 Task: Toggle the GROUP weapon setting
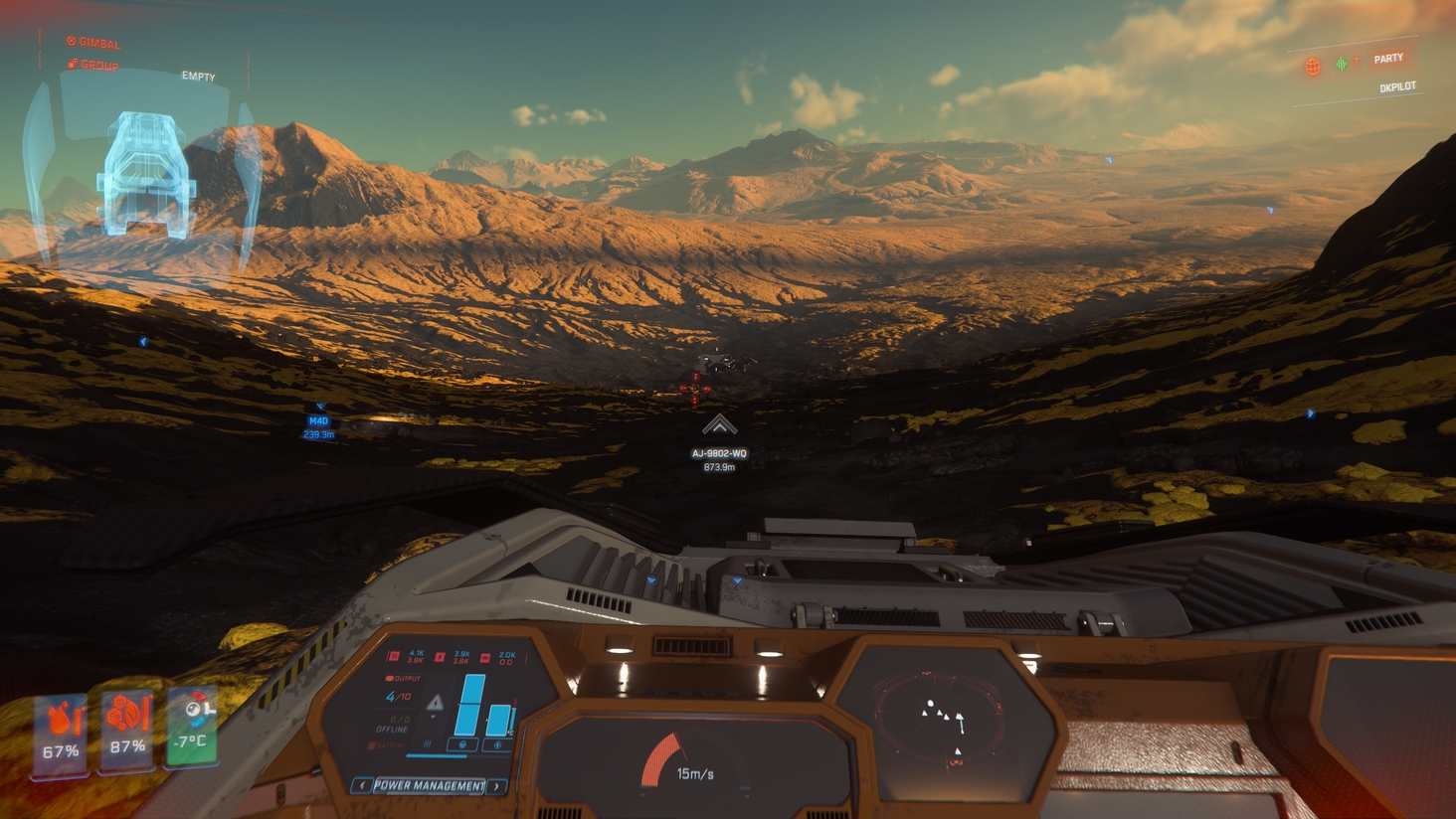(93, 66)
